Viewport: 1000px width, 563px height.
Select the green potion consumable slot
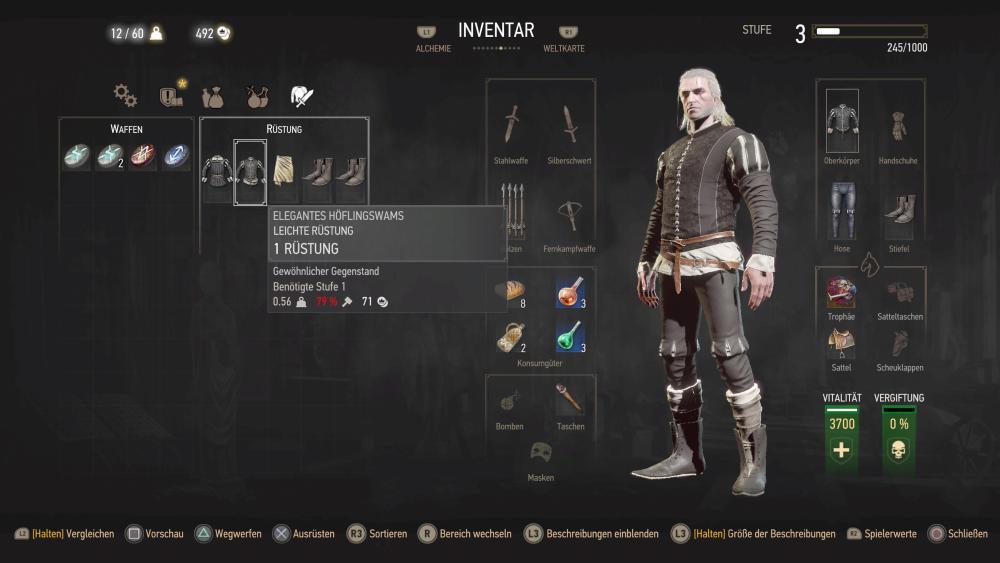click(570, 336)
